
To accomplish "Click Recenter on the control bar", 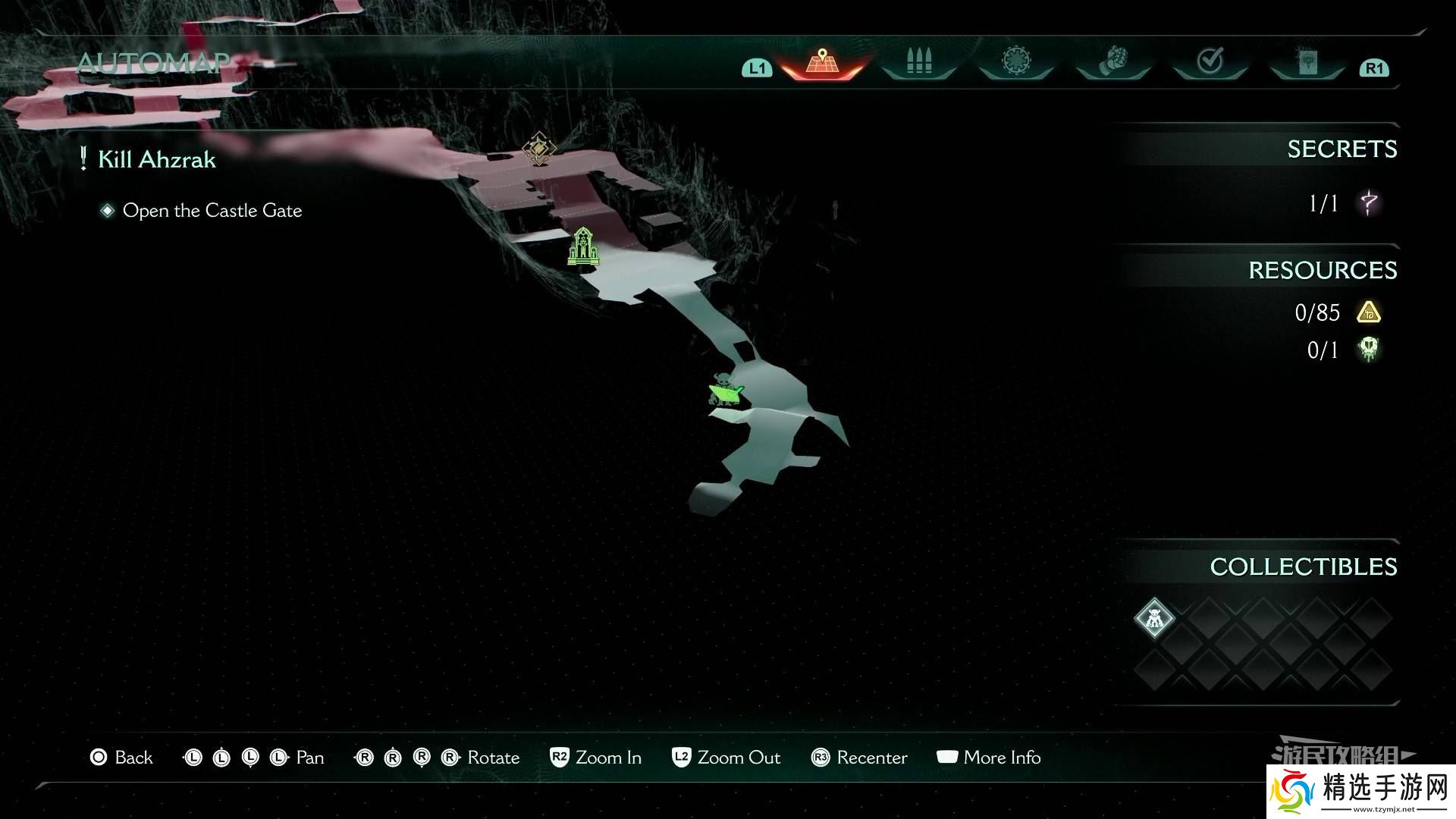I will tap(858, 757).
